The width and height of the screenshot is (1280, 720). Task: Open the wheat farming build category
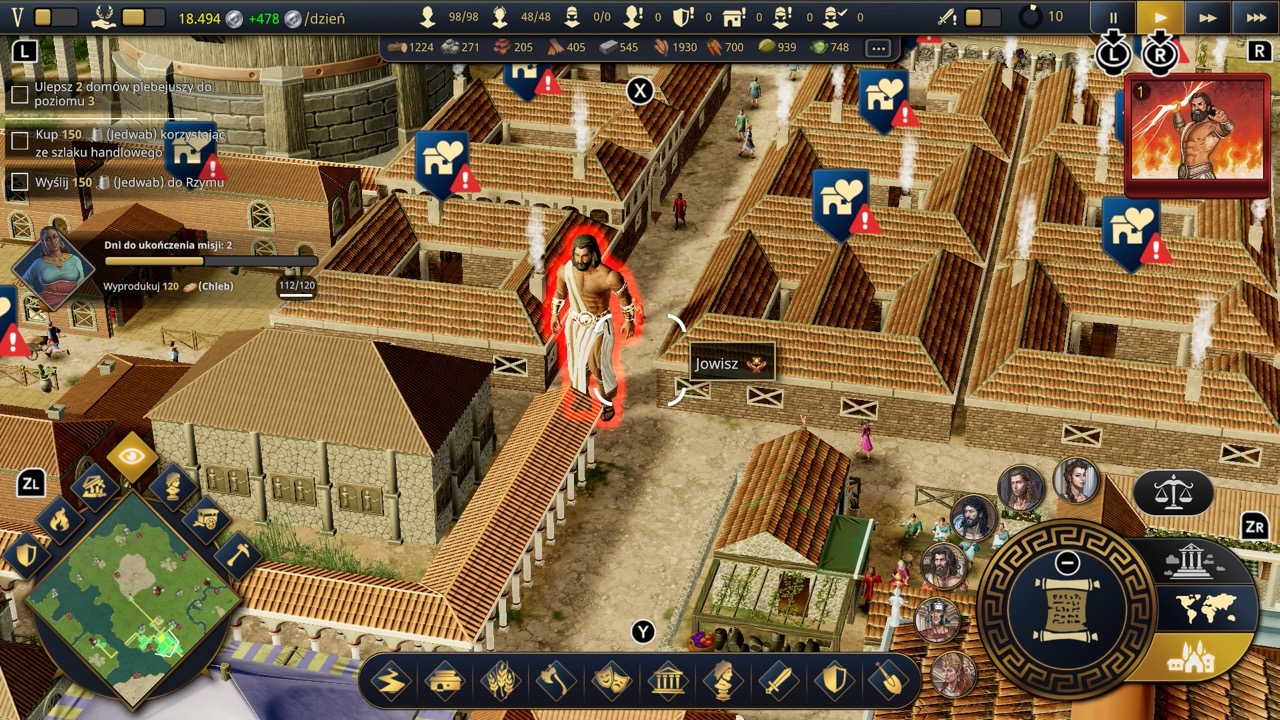tap(500, 682)
